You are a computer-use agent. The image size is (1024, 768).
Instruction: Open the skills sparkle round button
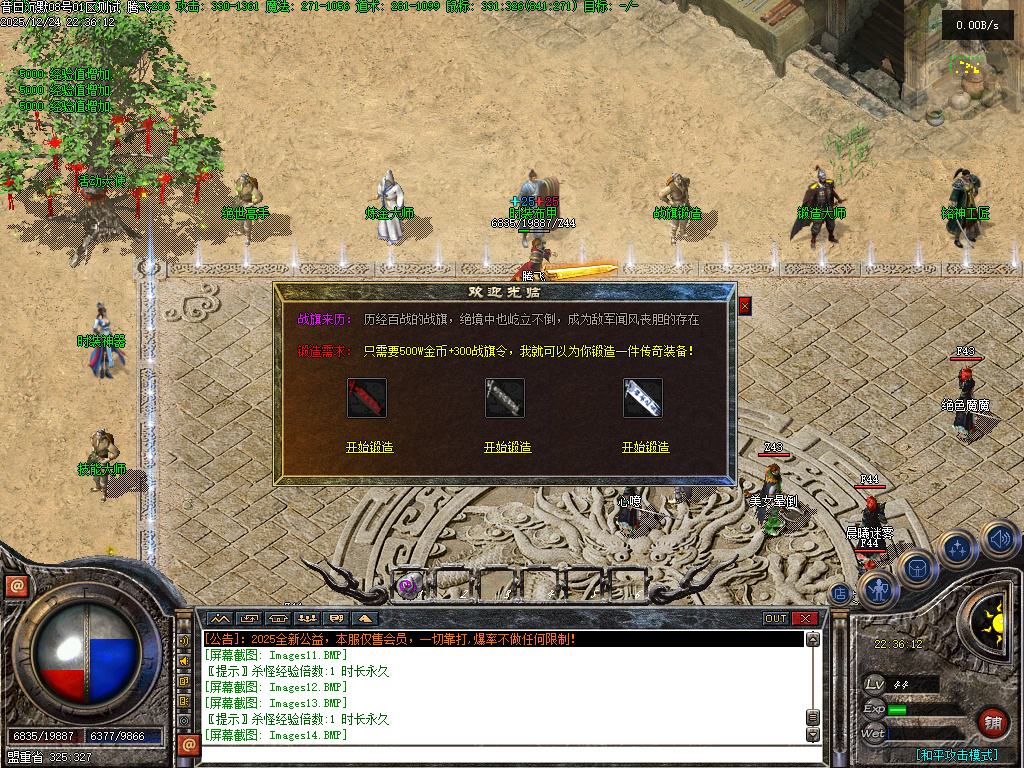click(x=958, y=549)
